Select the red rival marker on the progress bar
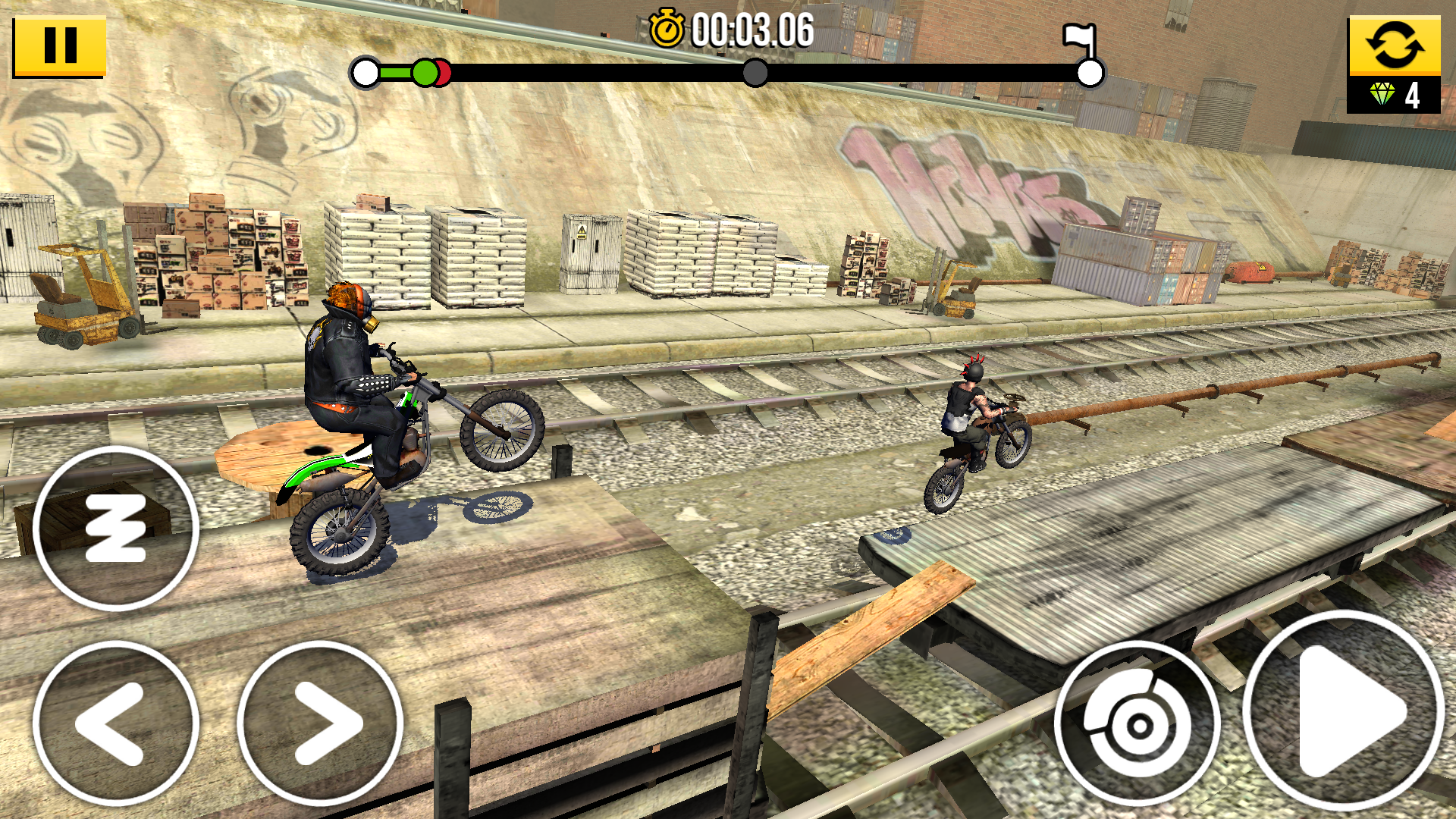 (444, 74)
